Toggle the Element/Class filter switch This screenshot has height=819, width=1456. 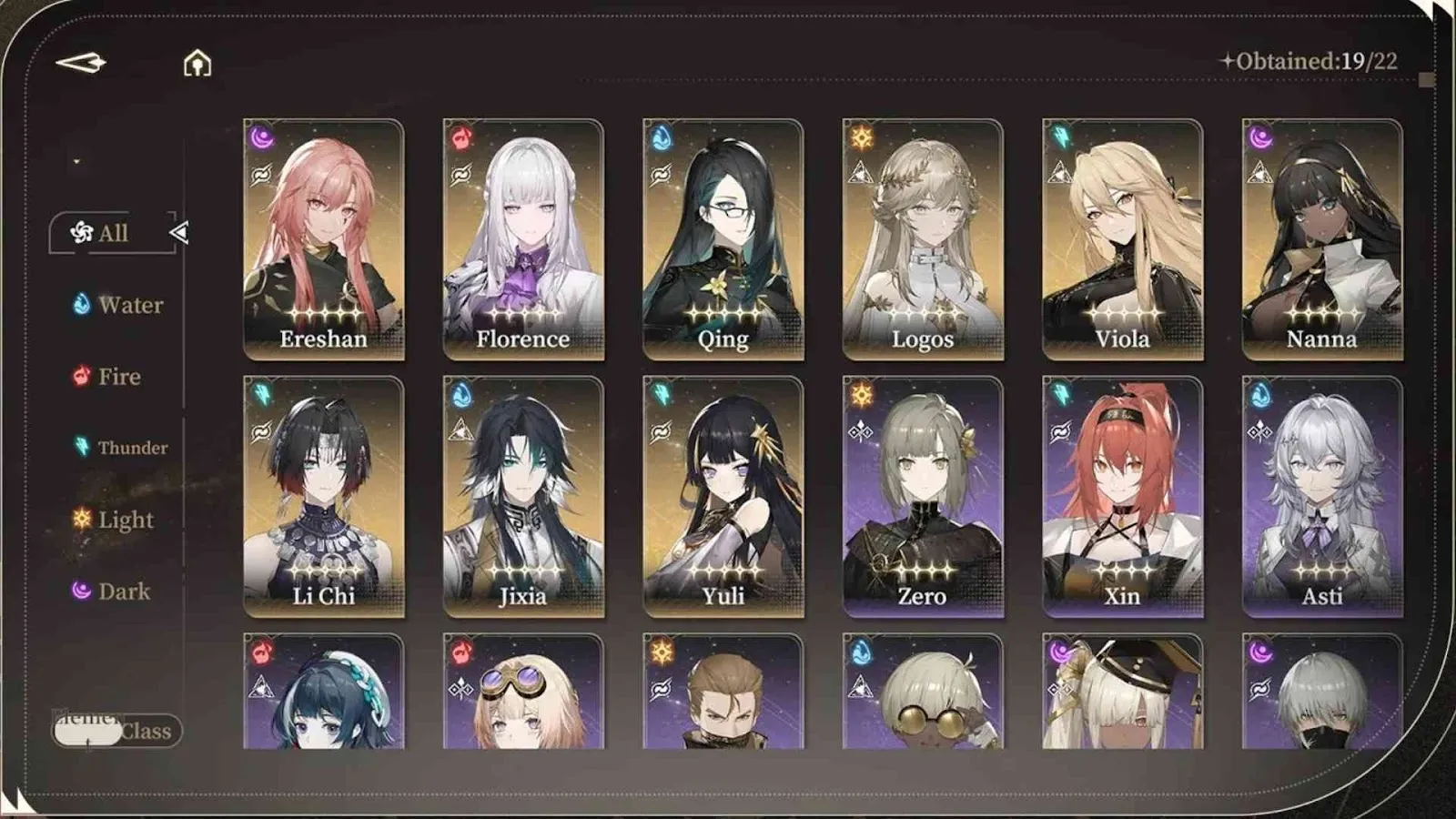[x=116, y=731]
